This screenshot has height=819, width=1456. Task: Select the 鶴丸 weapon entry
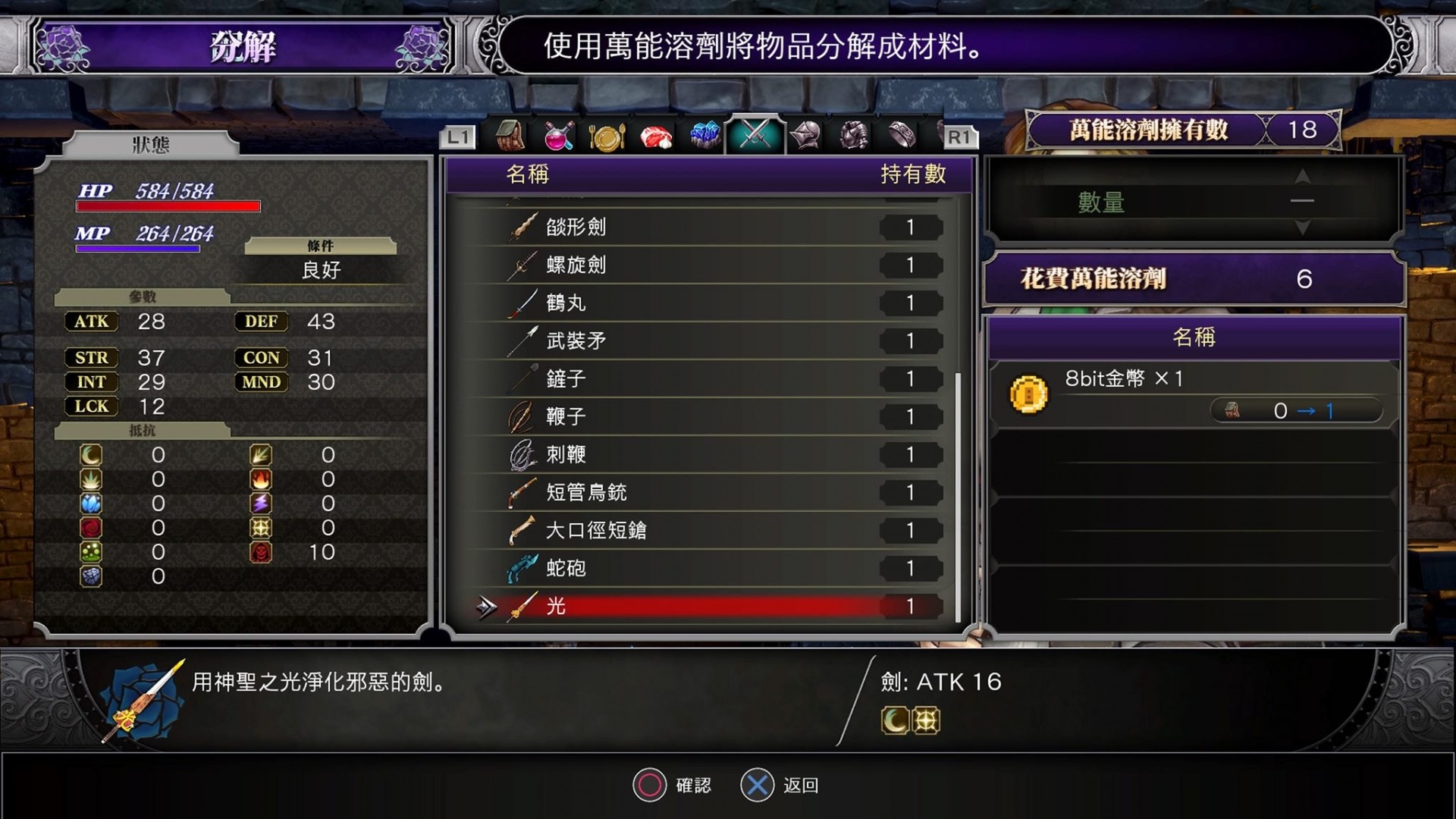click(x=565, y=303)
